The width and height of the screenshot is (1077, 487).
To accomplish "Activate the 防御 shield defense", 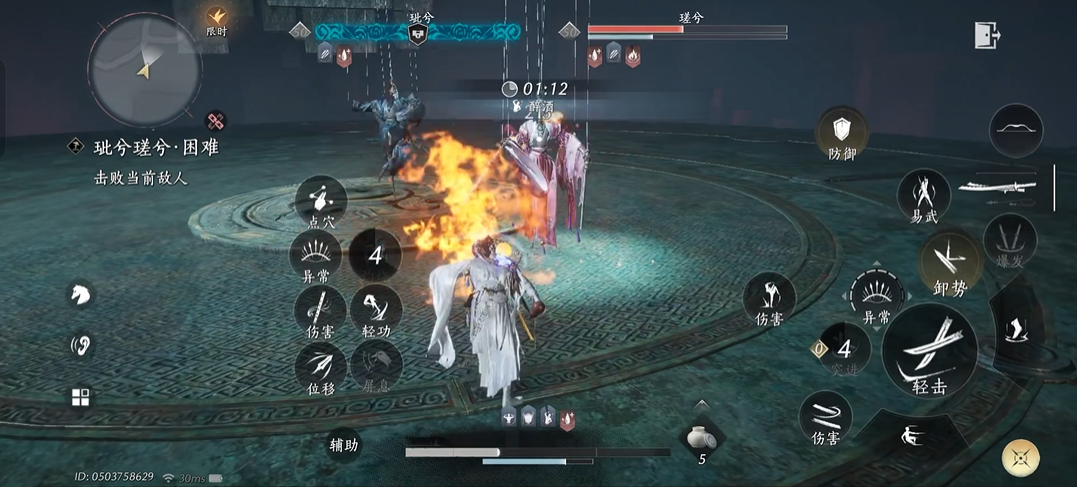I will (x=842, y=134).
